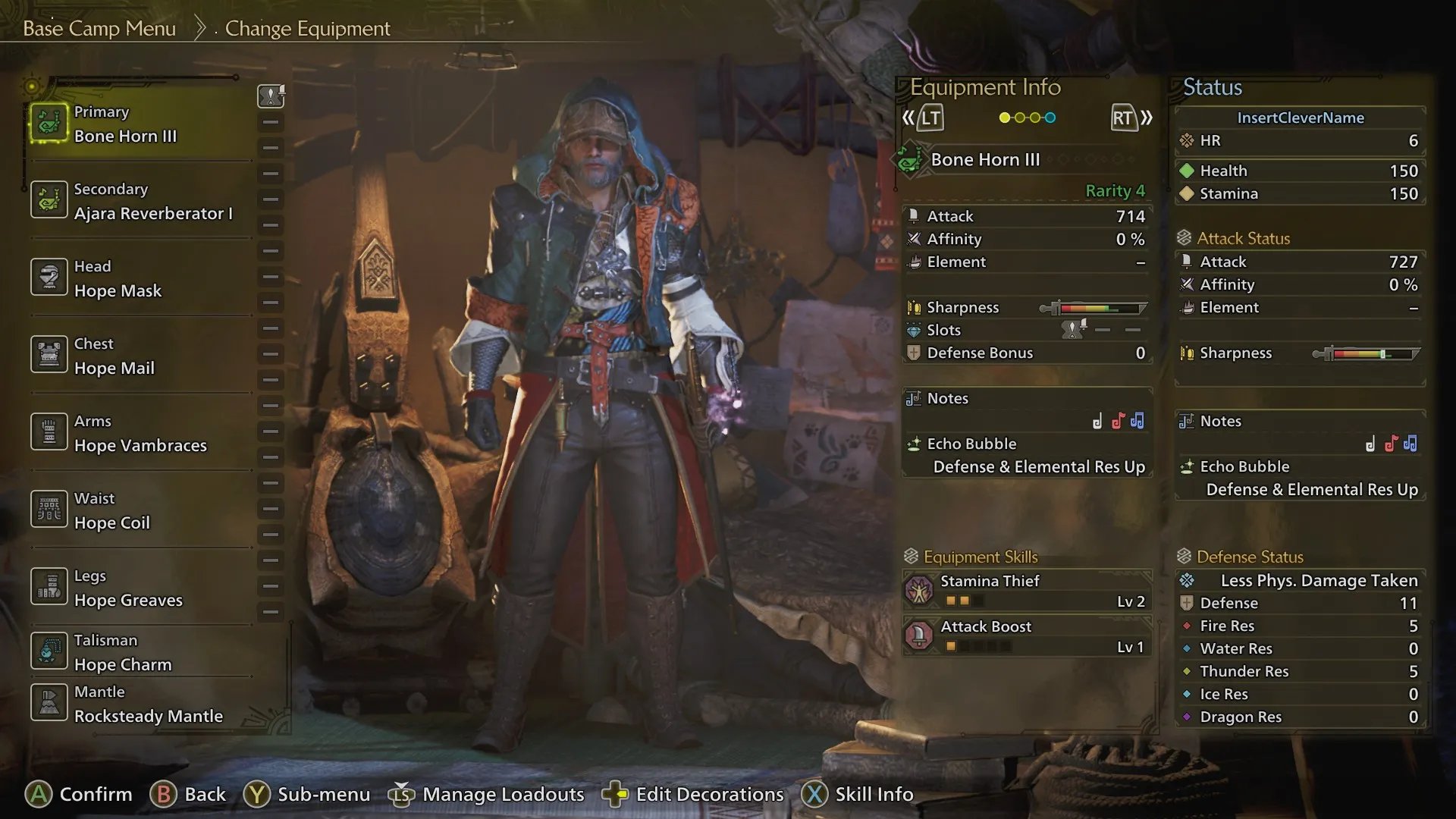This screenshot has width=1456, height=819.
Task: Click the Confirm option
Action: [79, 794]
